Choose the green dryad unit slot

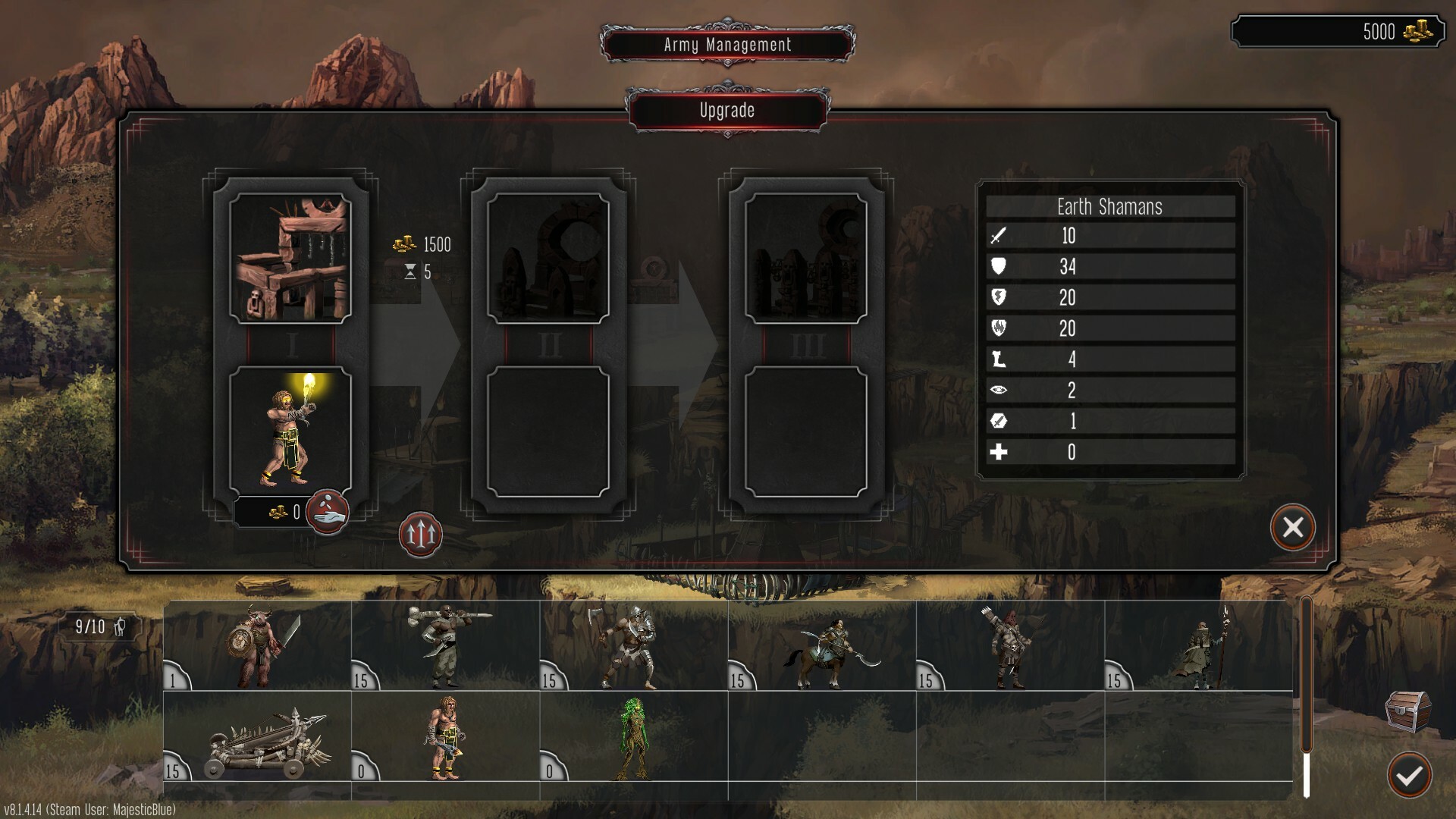[x=633, y=737]
